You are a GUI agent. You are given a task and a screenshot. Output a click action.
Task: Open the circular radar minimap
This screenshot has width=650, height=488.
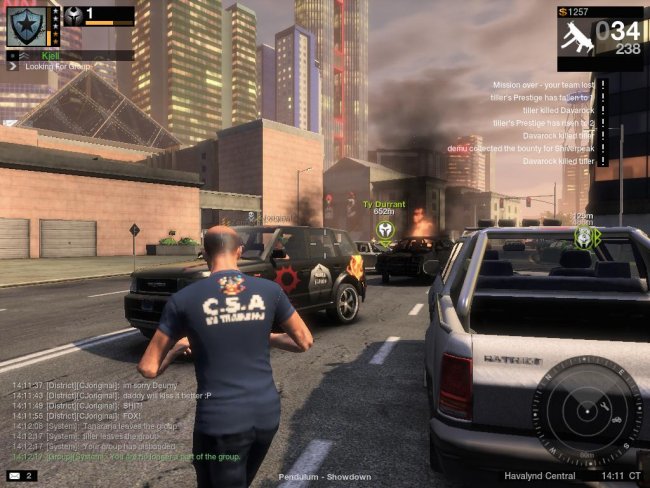pyautogui.click(x=586, y=412)
